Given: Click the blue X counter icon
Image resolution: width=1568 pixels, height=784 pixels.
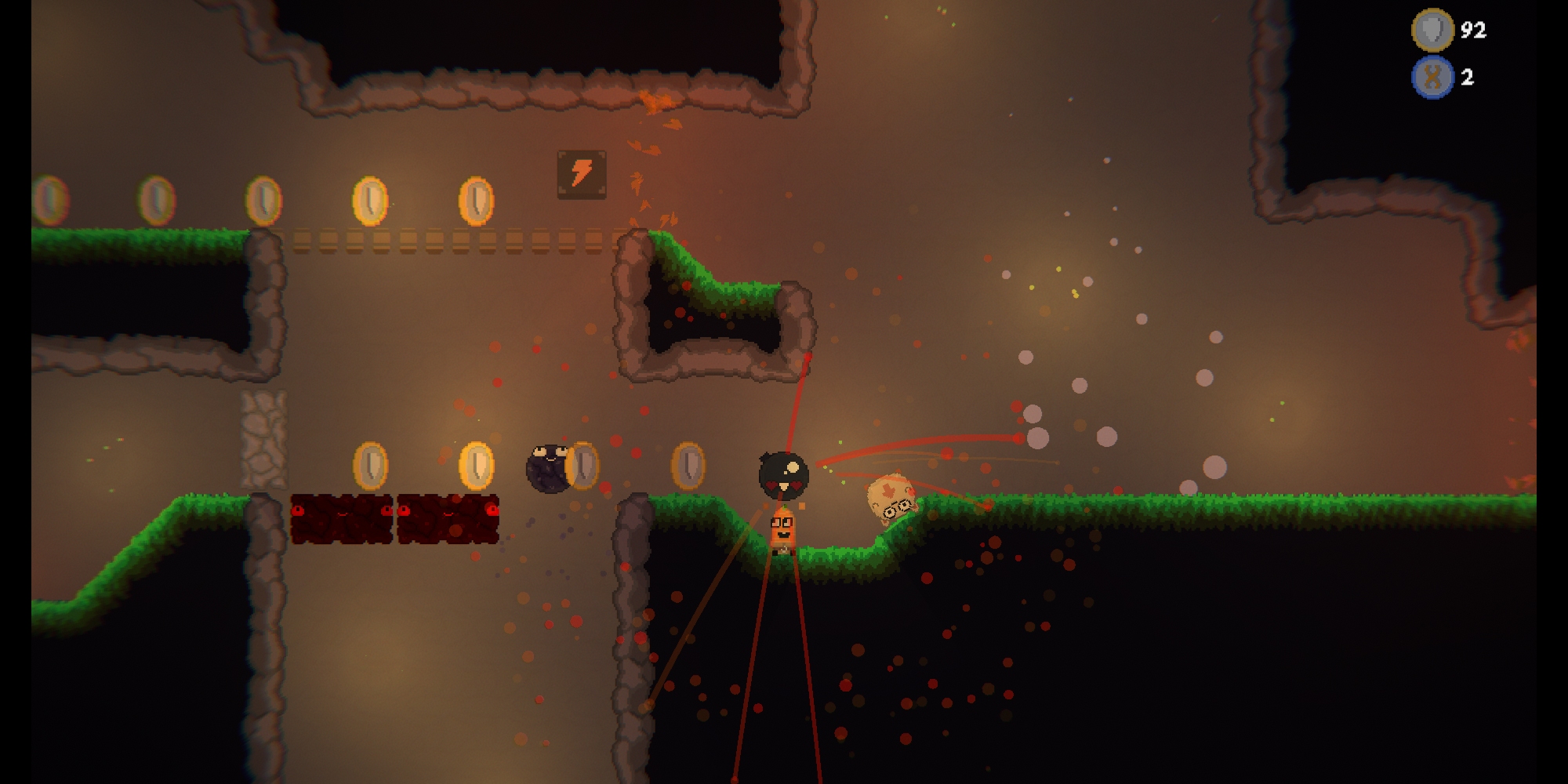Looking at the screenshot, I should [1432, 77].
